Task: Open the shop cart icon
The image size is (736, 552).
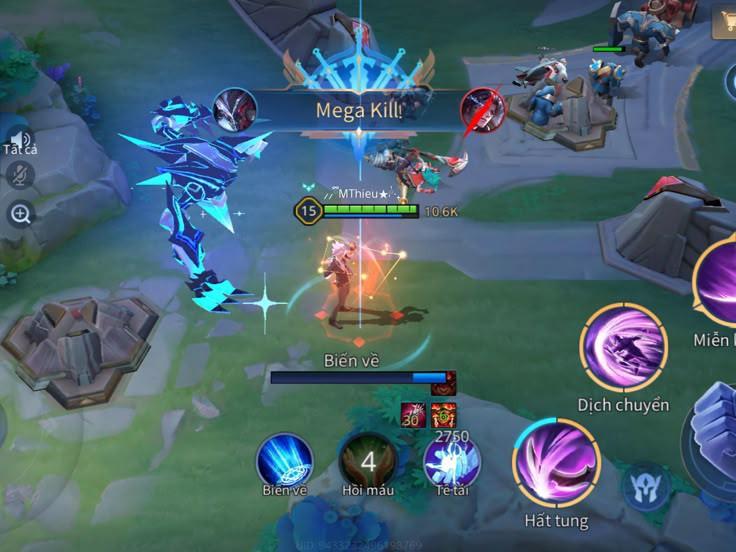Action: coord(725,23)
